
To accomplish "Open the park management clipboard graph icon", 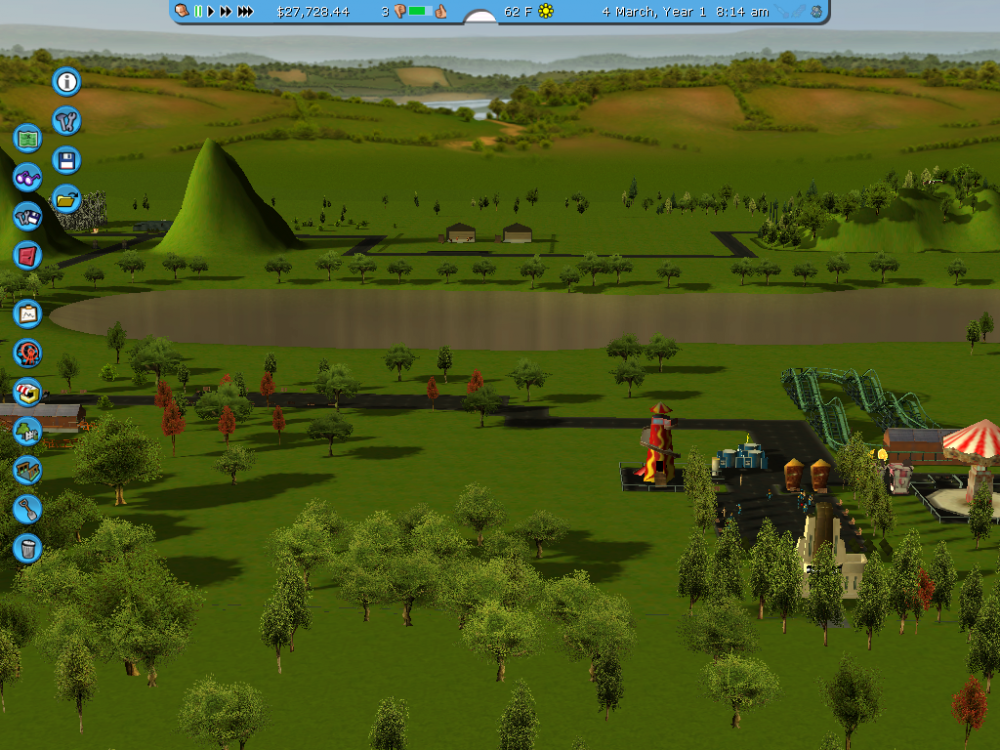I will (27, 314).
